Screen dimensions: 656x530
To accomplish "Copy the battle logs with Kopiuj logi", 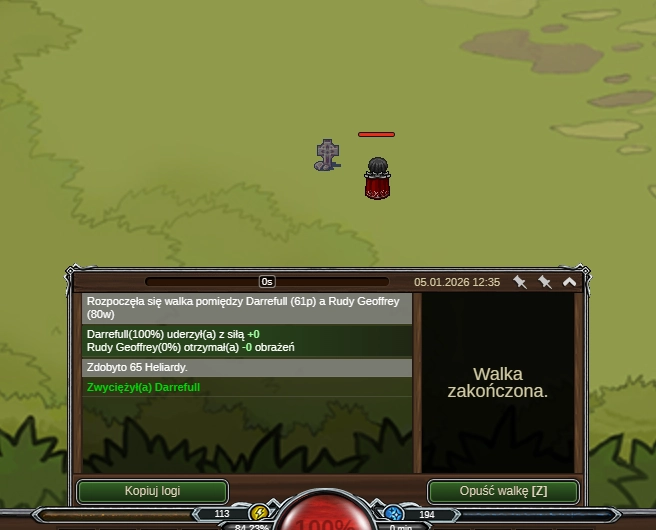I will click(152, 491).
